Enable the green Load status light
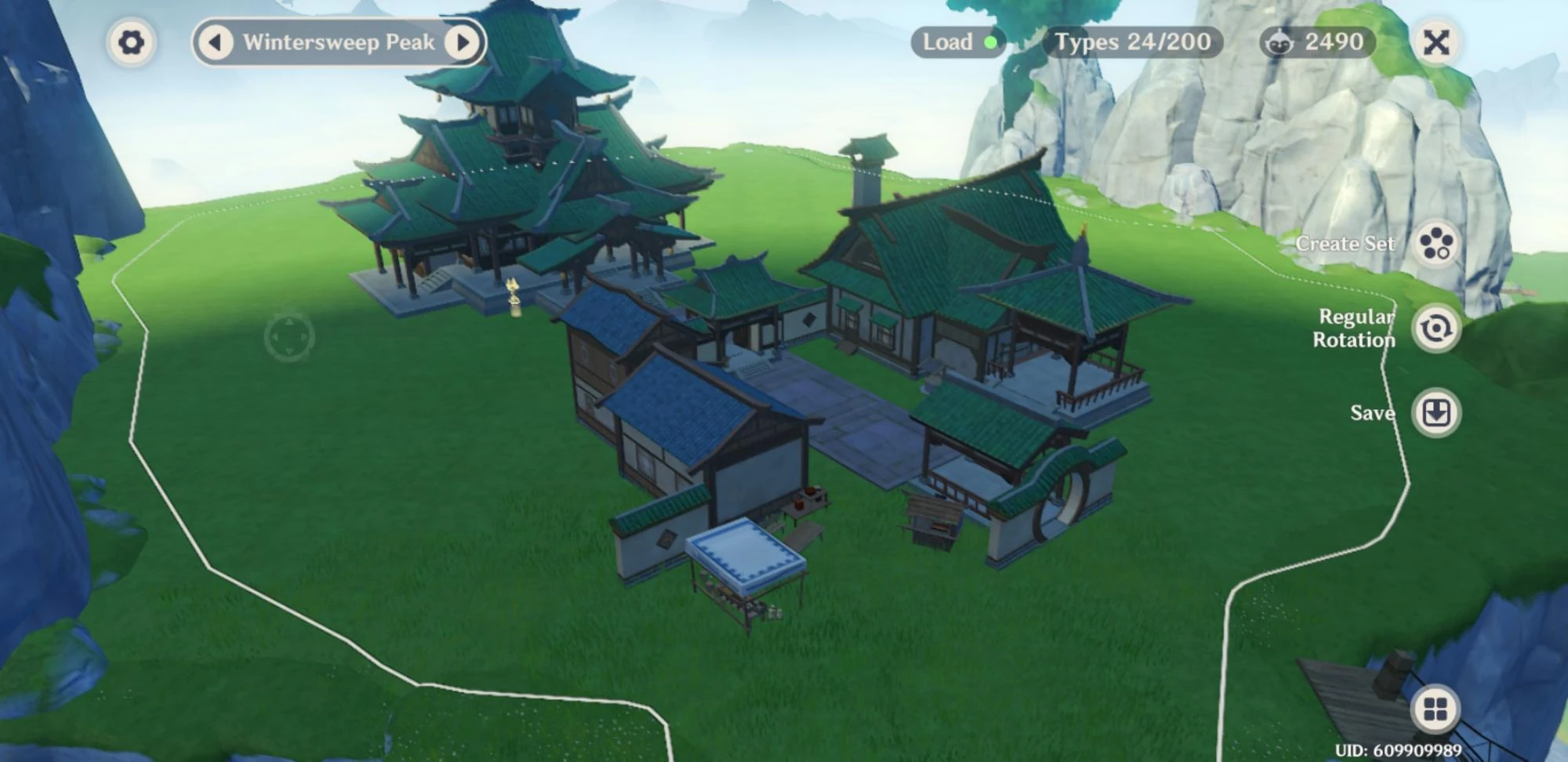1568x762 pixels. click(x=991, y=42)
